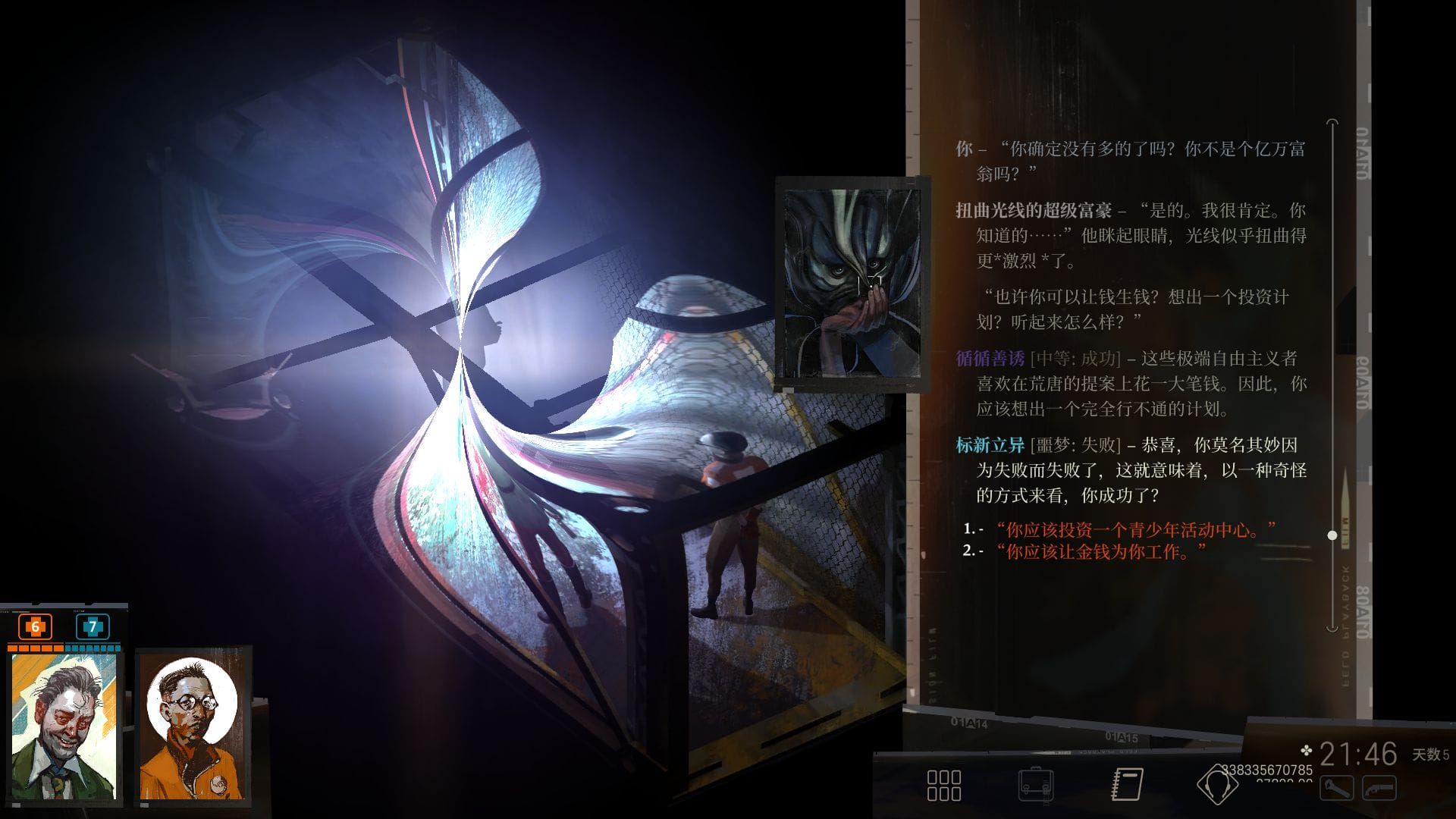Viewport: 1456px width, 819px height.
Task: Click the blue morale heal button
Action: 93,627
